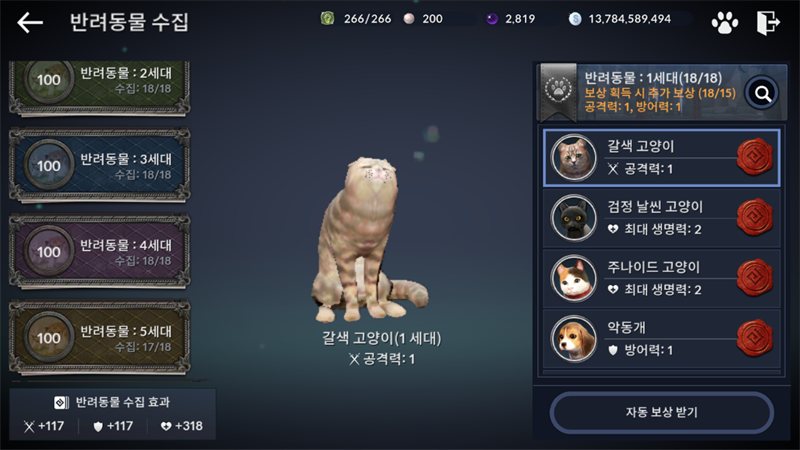Go back with the arrow button
Screen dimensions: 800x450
point(30,22)
